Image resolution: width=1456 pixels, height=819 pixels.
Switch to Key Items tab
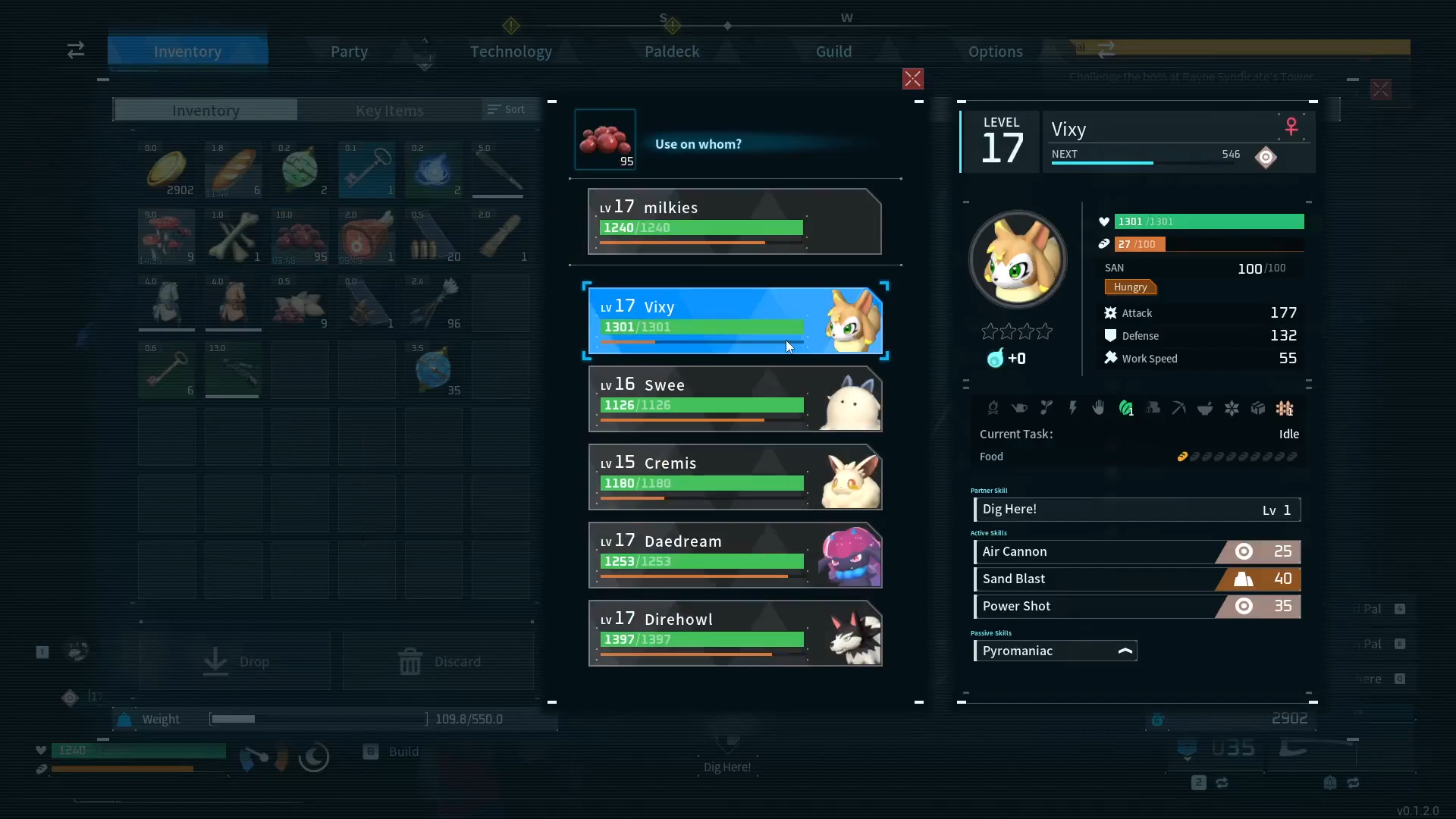(x=390, y=111)
